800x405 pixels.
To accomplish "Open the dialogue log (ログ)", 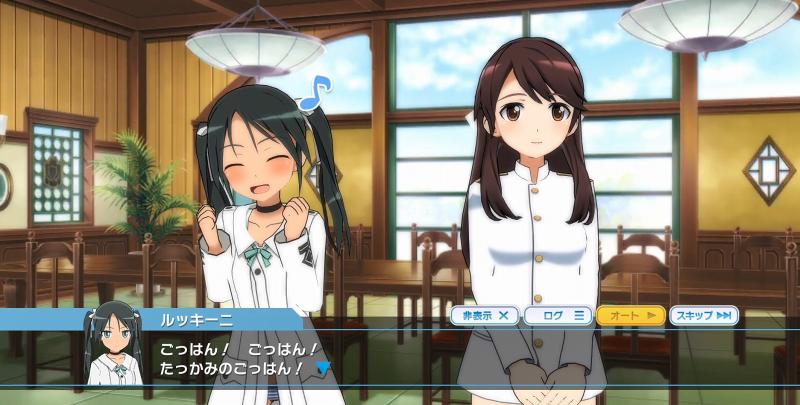I will [557, 316].
